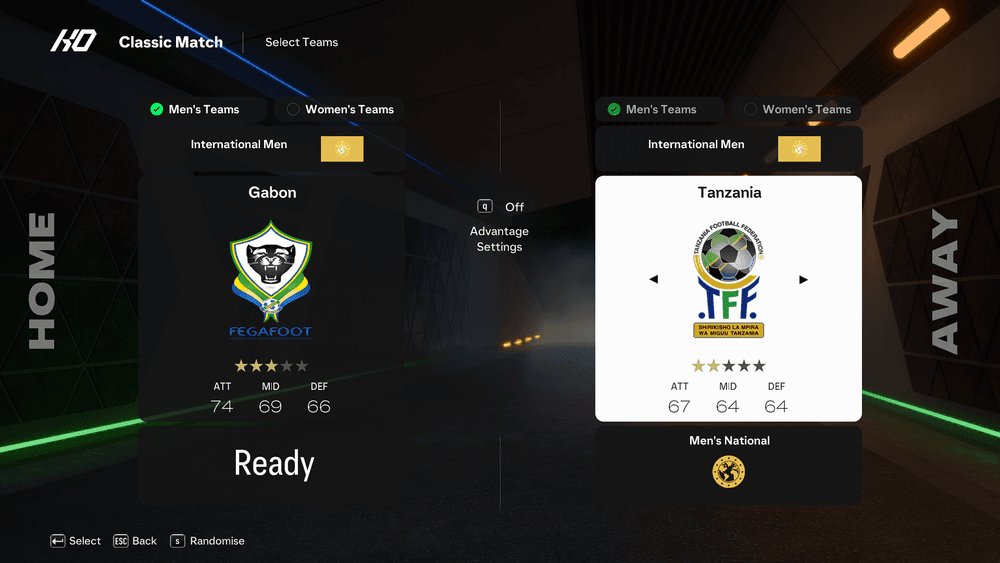The image size is (1000, 563).
Task: Cycle to the previous away team arrow
Action: click(x=654, y=280)
